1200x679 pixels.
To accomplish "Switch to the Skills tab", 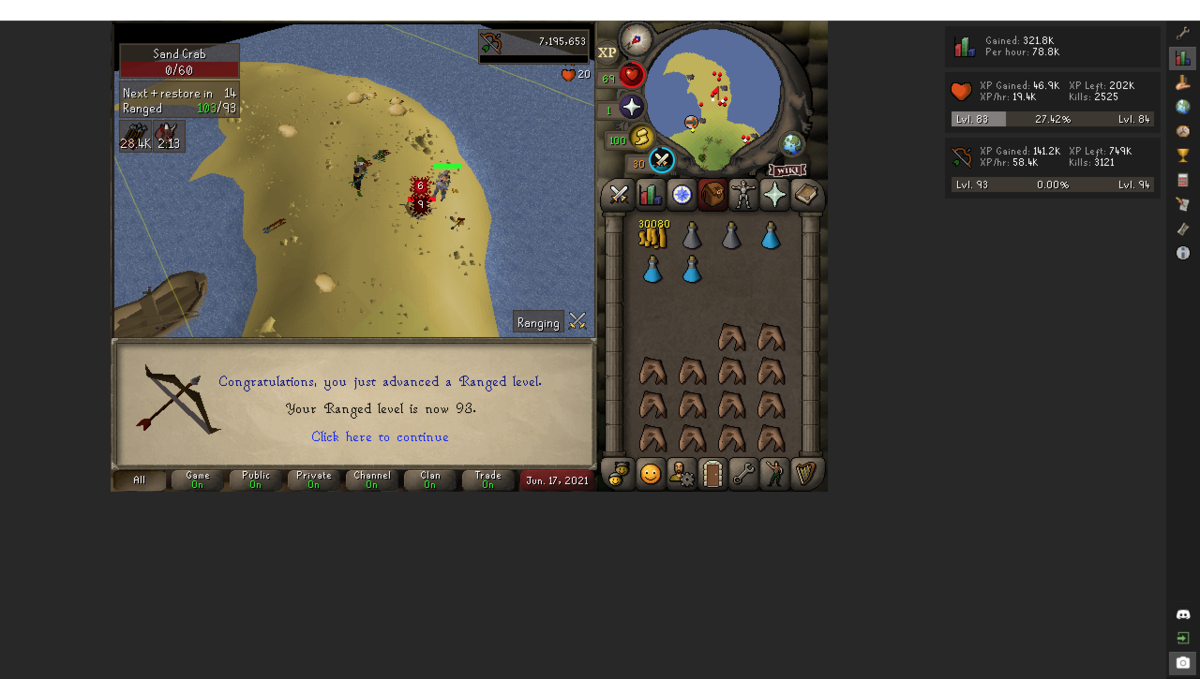I will coord(651,195).
